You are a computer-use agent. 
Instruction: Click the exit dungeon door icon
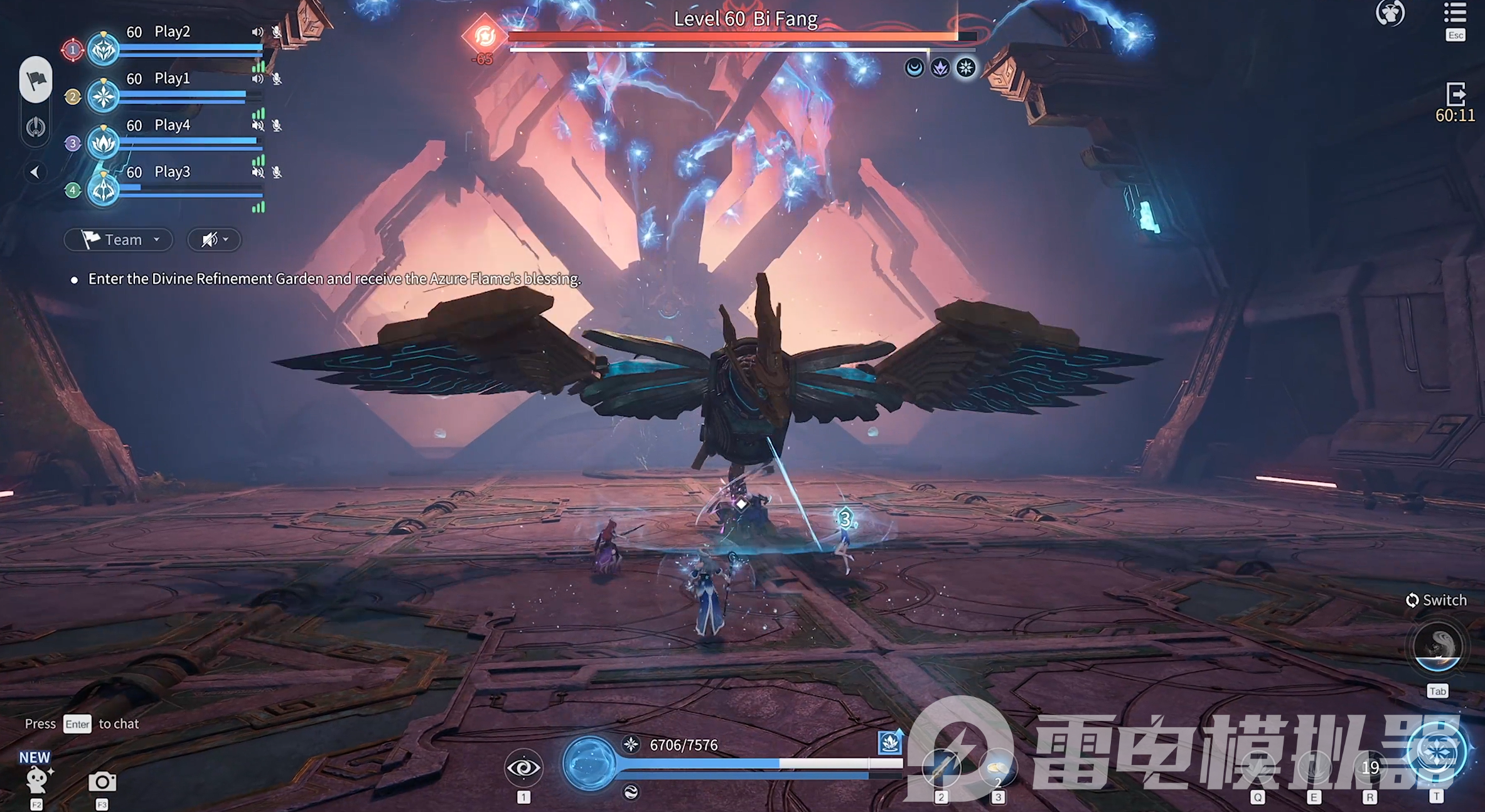pos(1455,95)
